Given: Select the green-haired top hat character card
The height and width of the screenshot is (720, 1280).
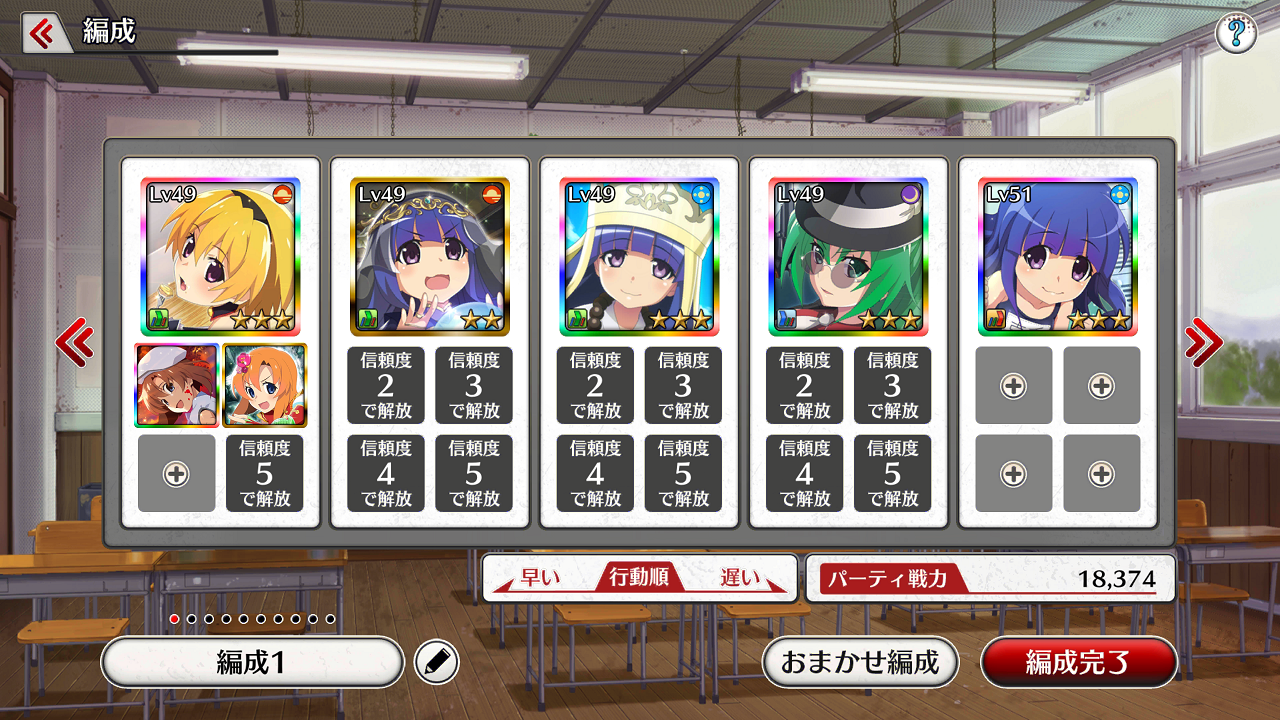Looking at the screenshot, I should 849,256.
